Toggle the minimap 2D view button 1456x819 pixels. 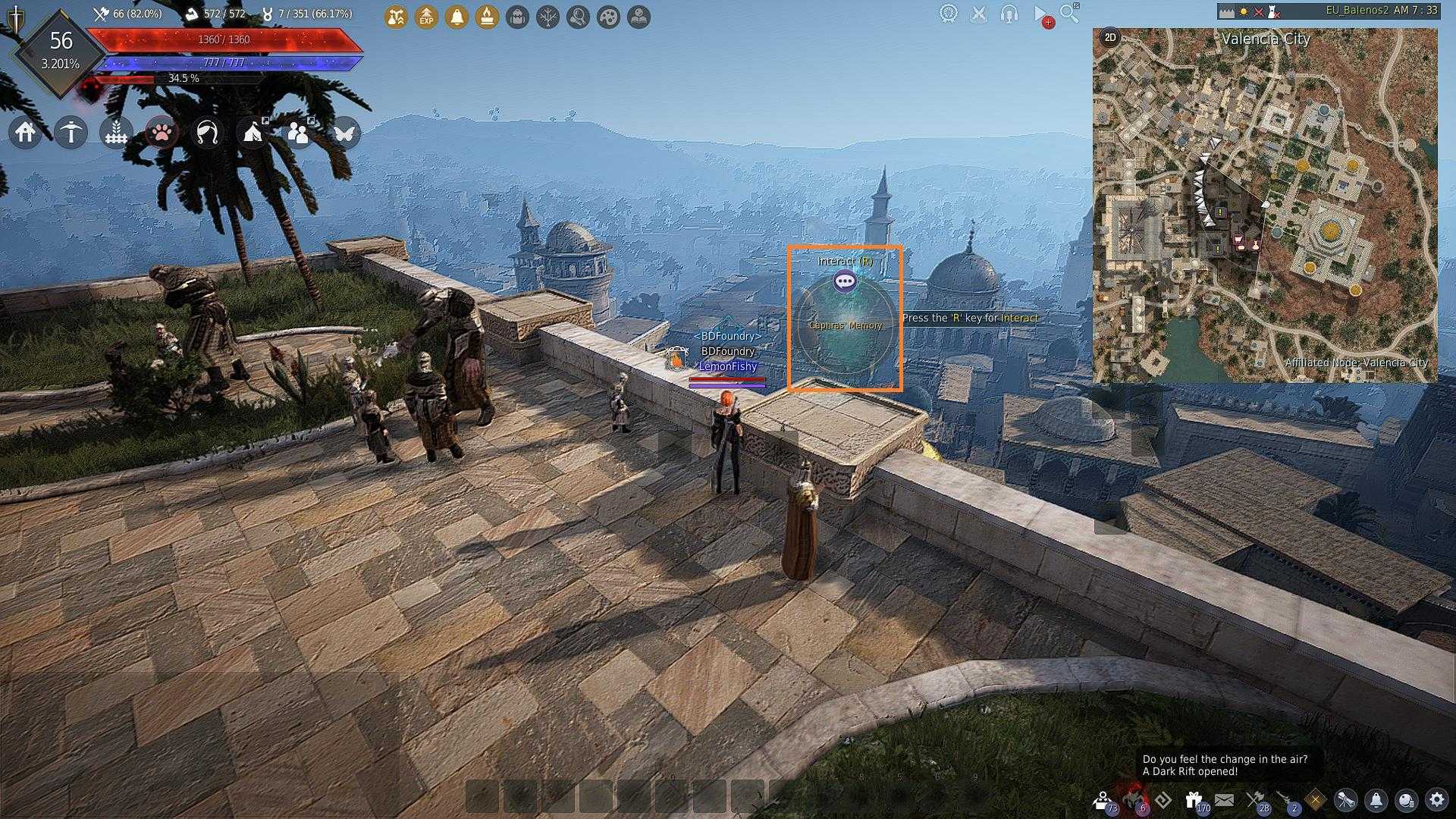pos(1110,37)
